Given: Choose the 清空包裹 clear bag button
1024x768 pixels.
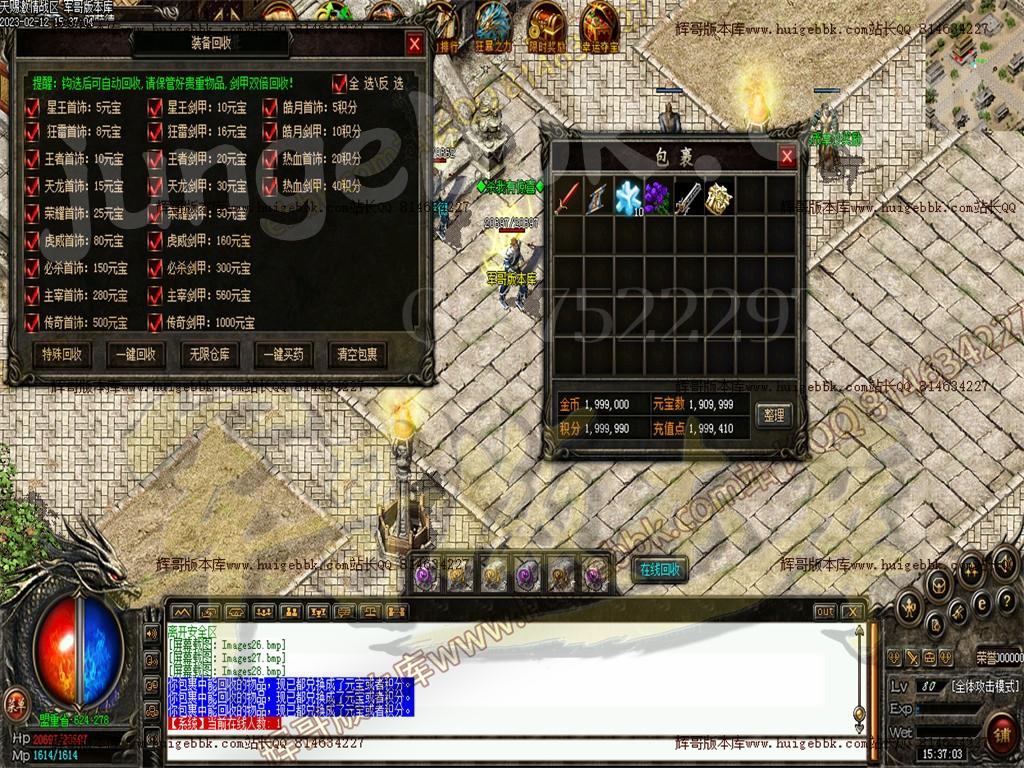Looking at the screenshot, I should [x=357, y=354].
